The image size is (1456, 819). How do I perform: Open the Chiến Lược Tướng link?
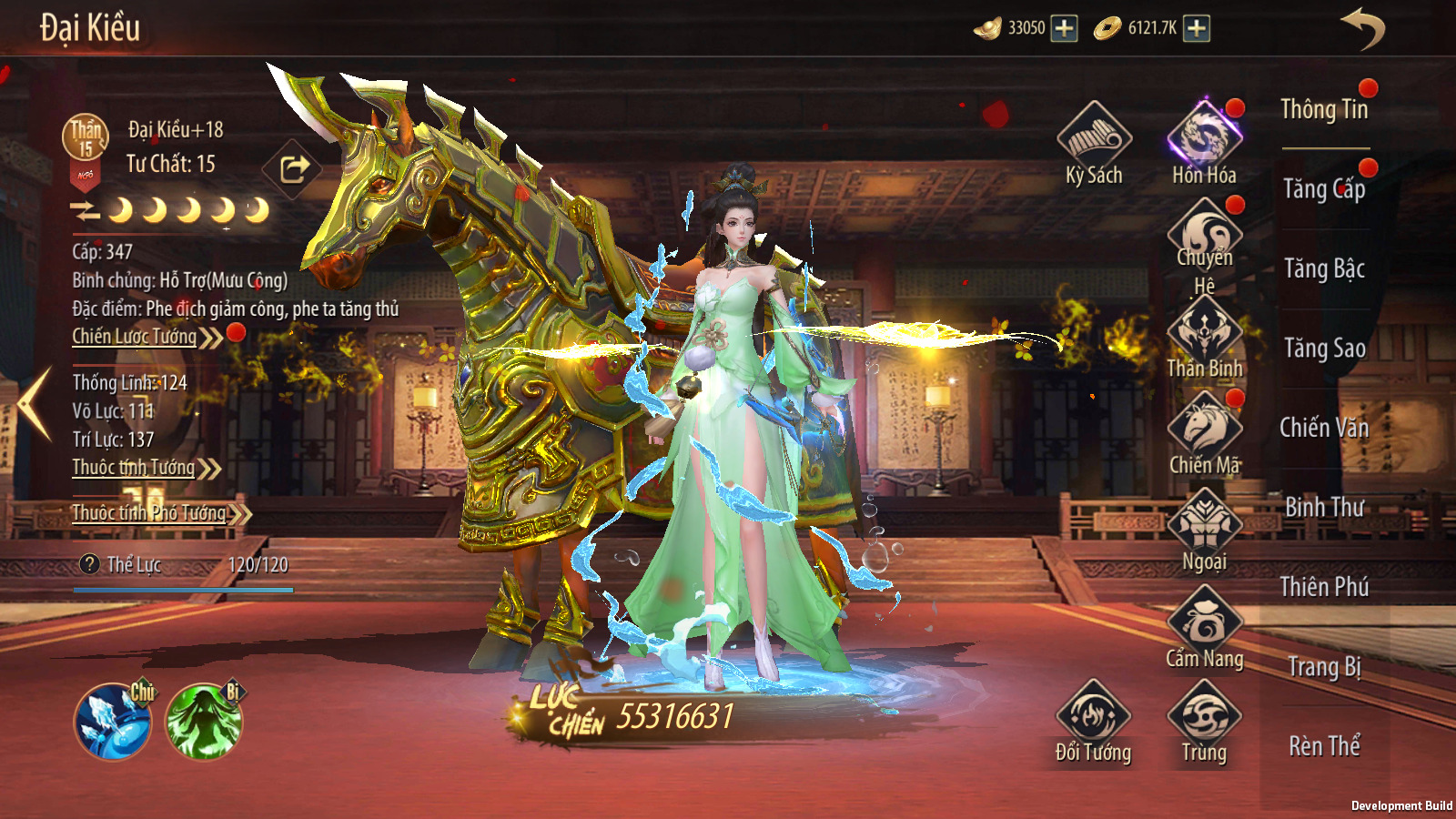point(136,337)
